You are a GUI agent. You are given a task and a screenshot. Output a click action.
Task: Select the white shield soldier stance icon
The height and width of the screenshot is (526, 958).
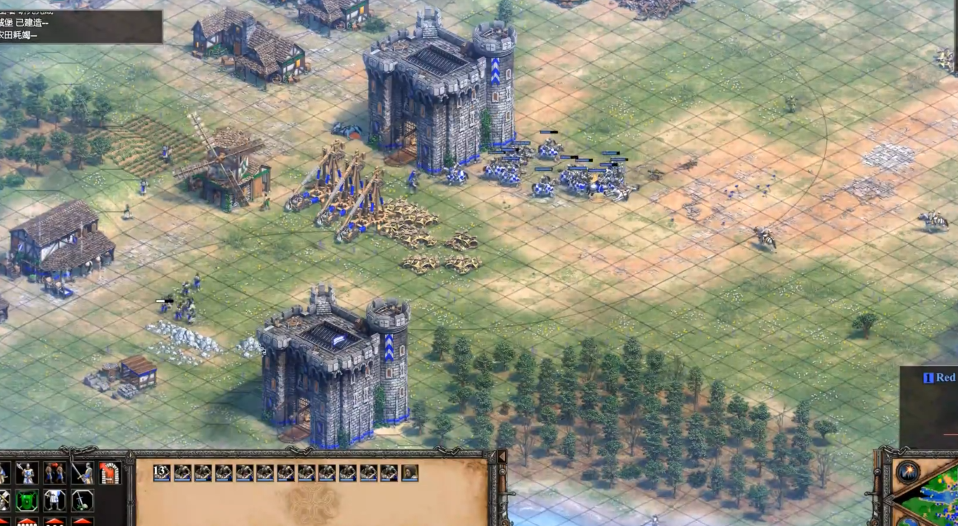click(x=55, y=500)
